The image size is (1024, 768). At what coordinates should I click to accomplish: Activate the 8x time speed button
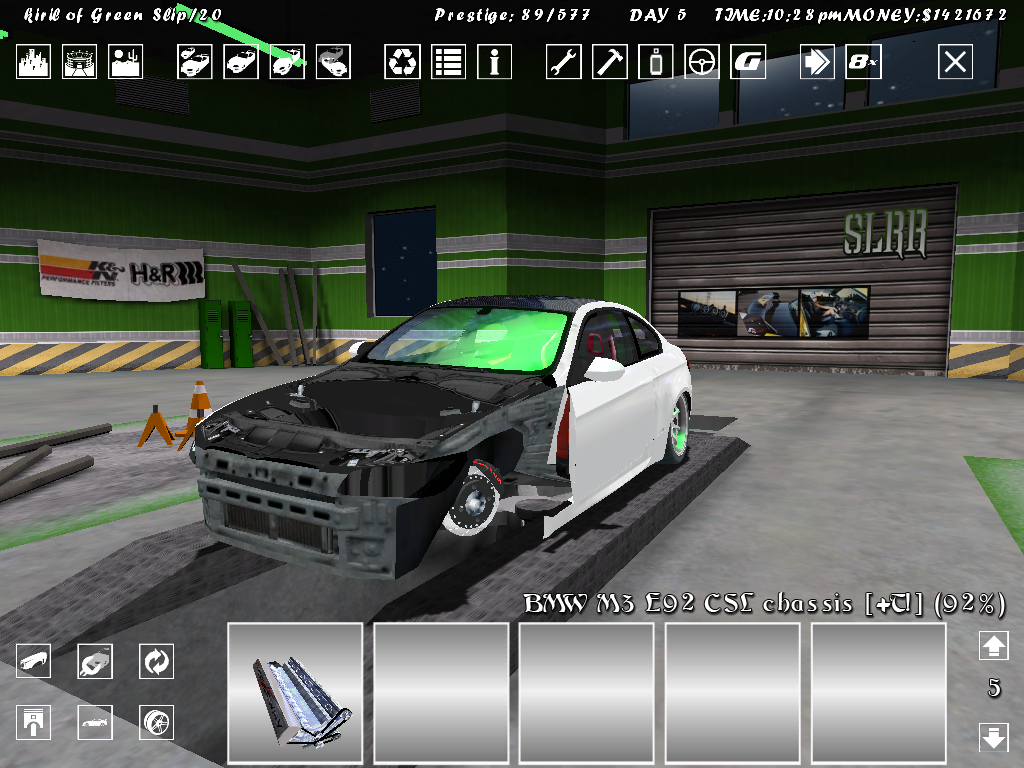tap(863, 62)
